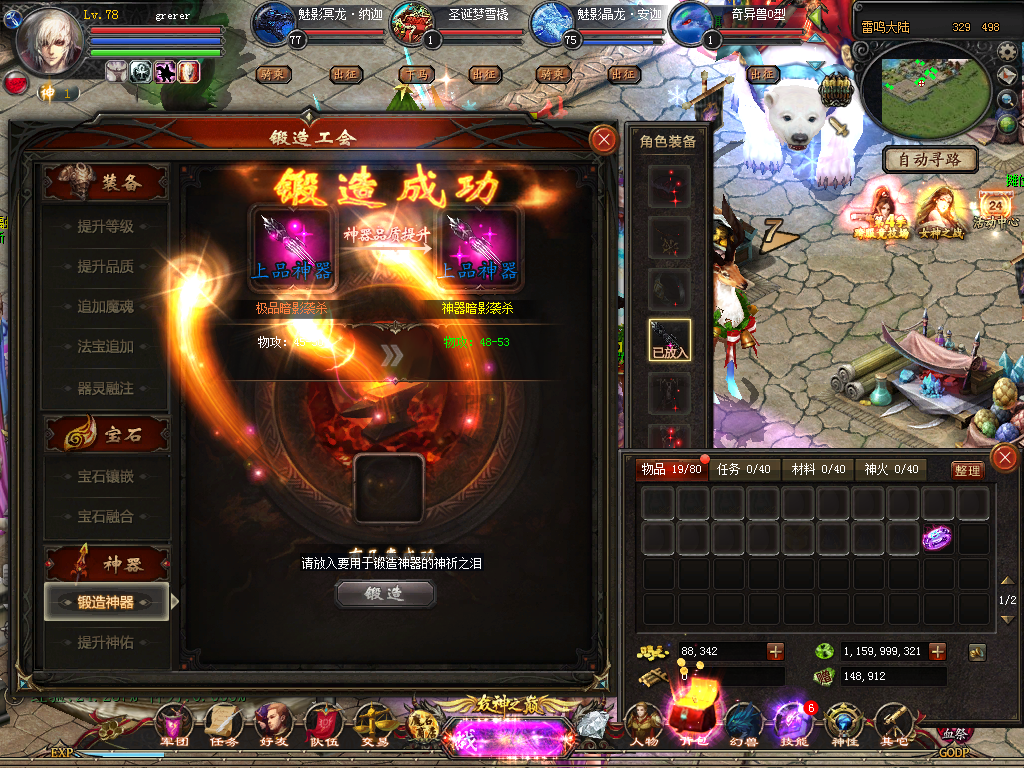Open the 宝石镶嵌 gem inlay option
The image size is (1024, 768).
tap(106, 477)
